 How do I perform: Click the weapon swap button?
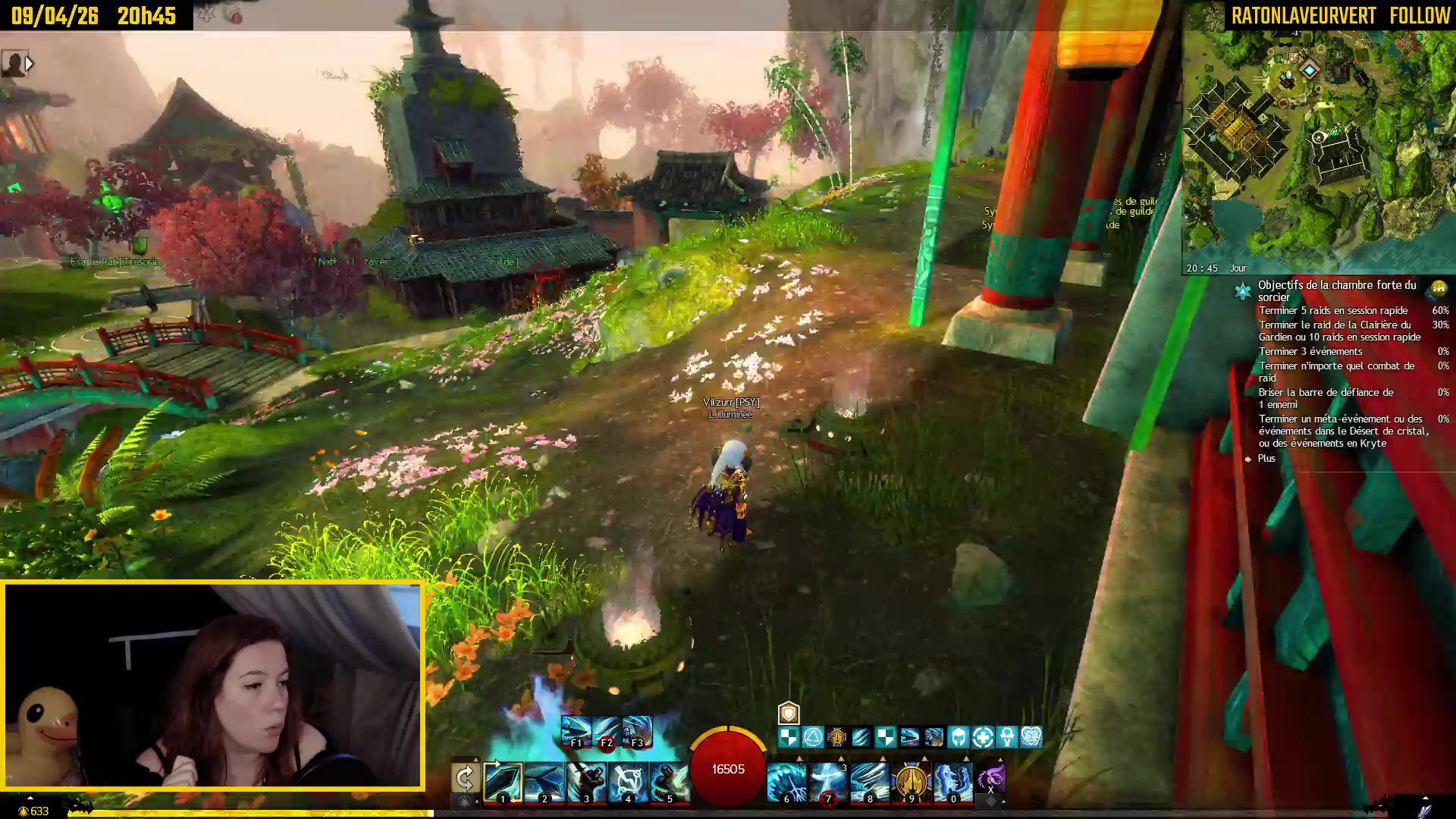[464, 779]
